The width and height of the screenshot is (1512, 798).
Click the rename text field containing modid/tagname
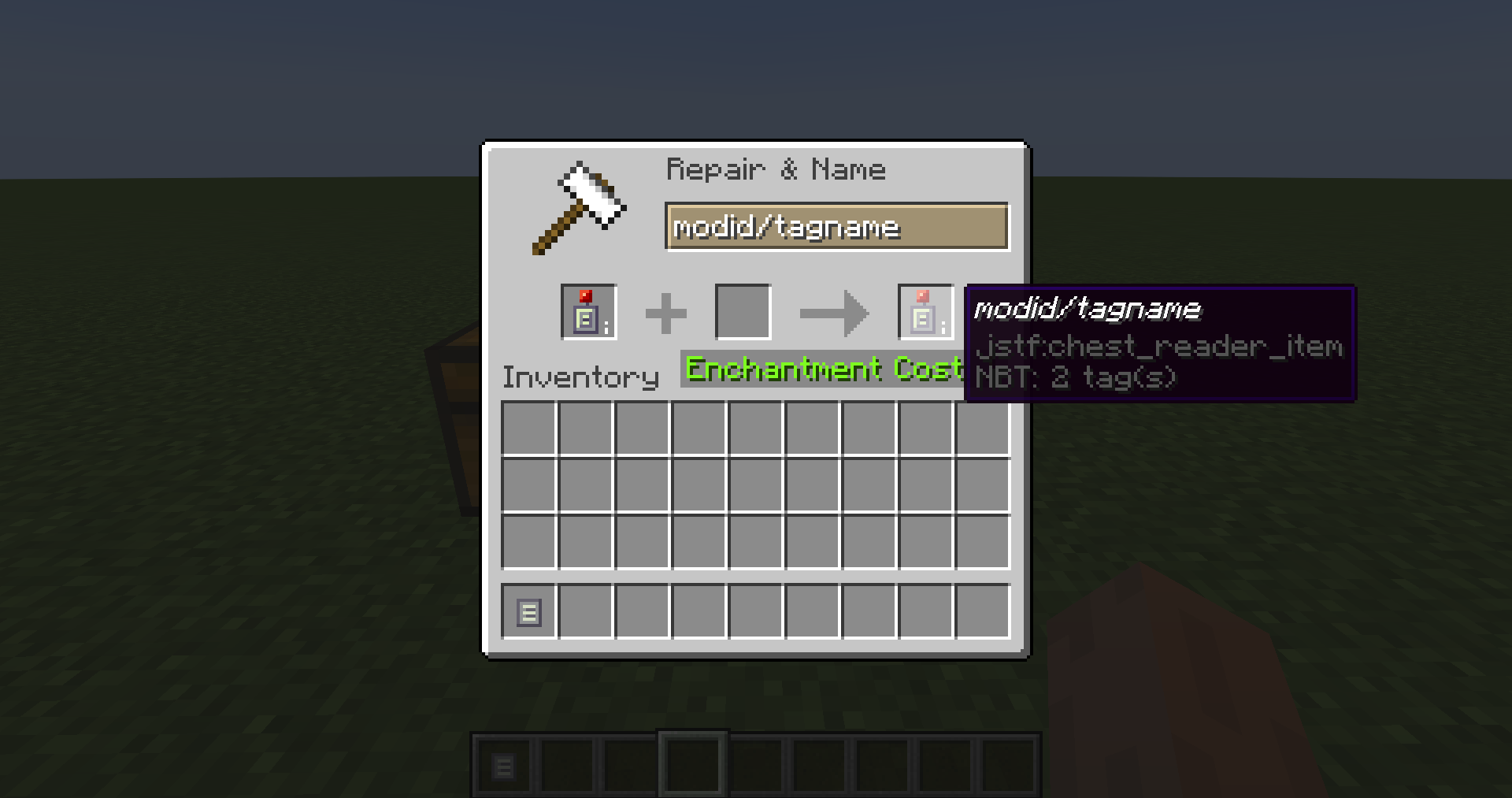click(x=837, y=227)
